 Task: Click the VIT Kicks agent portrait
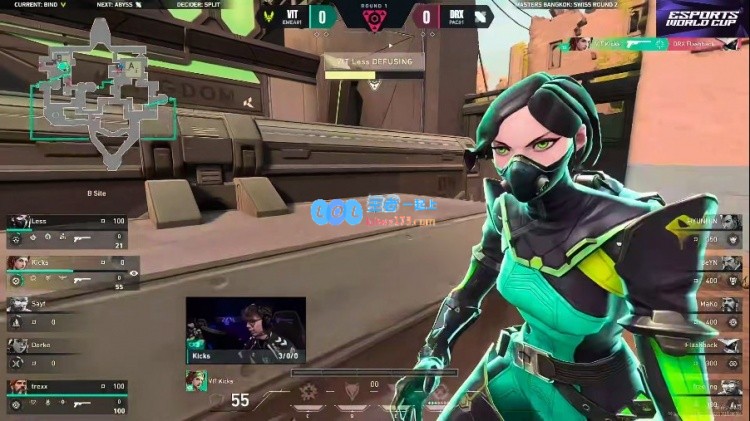[x=195, y=380]
